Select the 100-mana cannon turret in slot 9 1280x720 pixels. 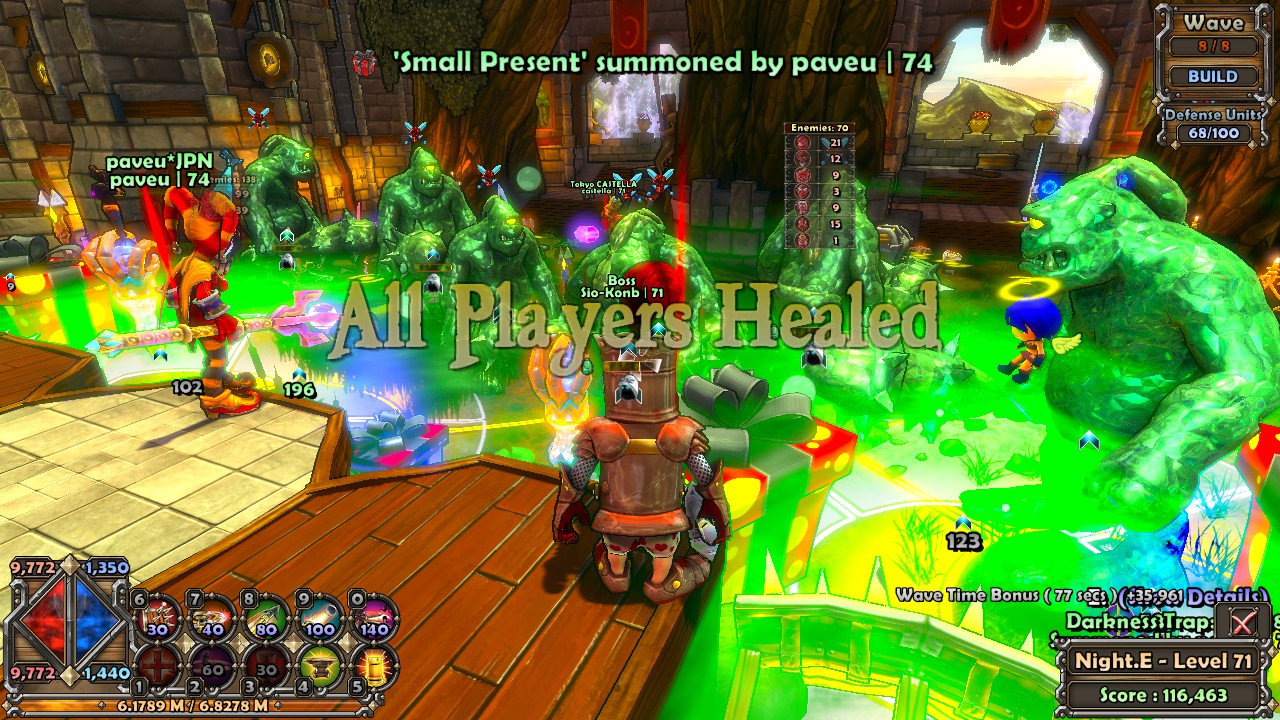coord(318,617)
